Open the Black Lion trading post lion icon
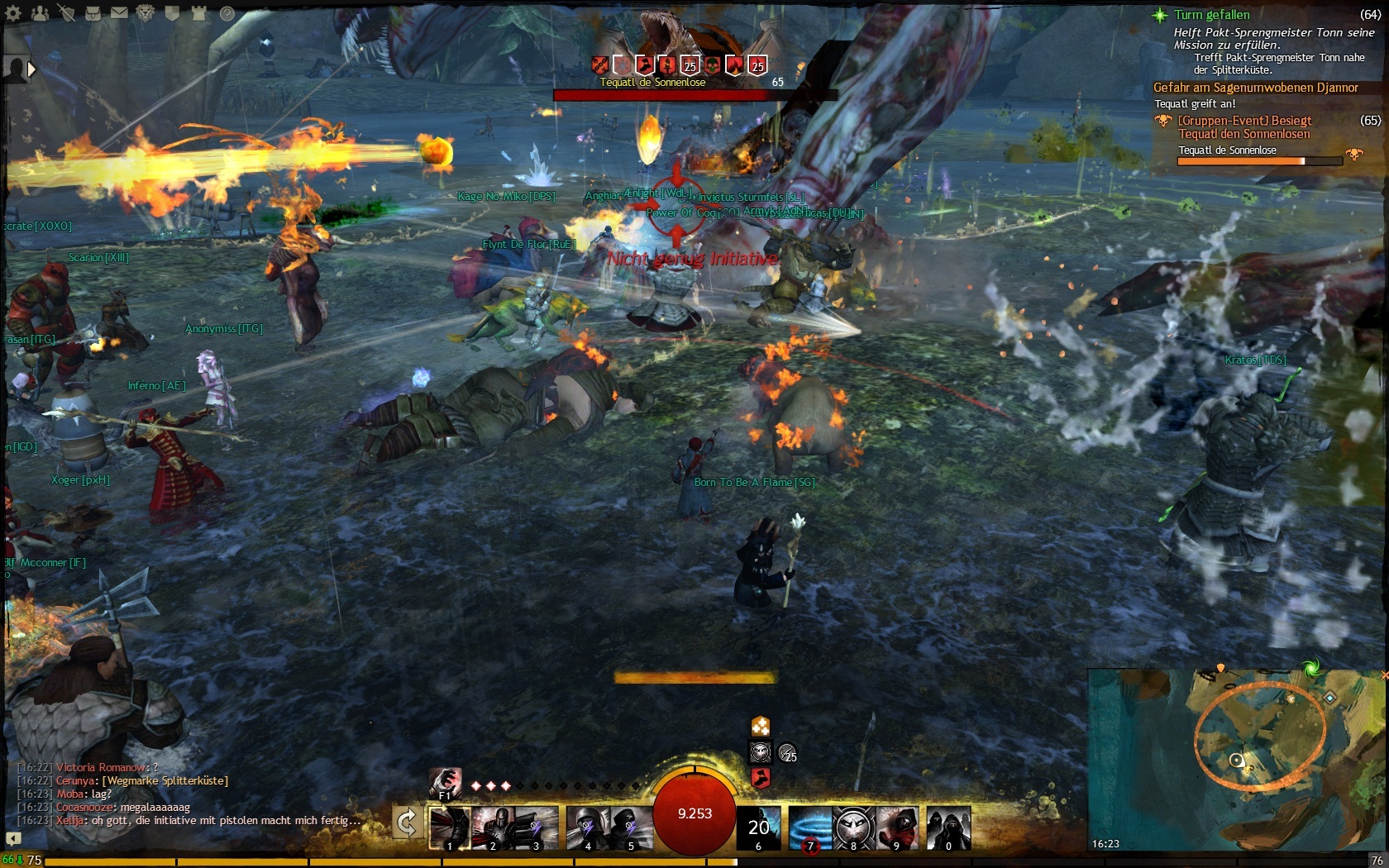 146,13
